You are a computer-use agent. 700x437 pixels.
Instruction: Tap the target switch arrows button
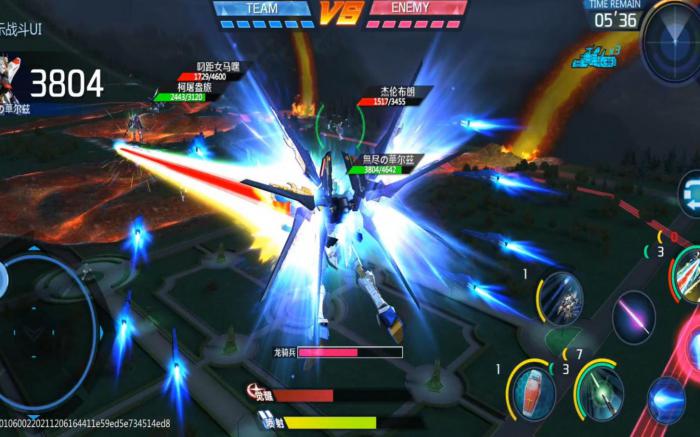(x=689, y=193)
